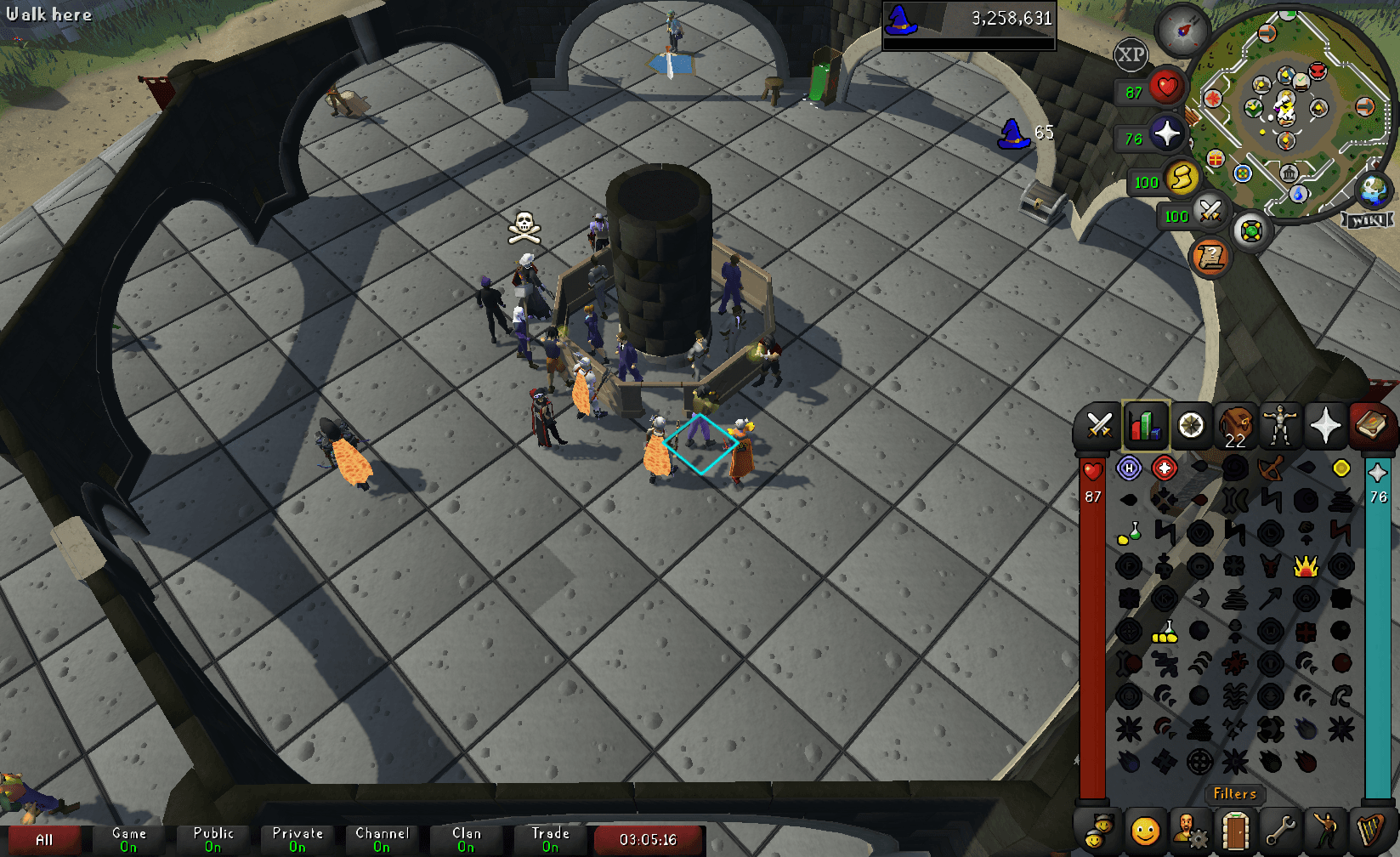Open the Worn Equipment tab
This screenshot has width=1400, height=857.
coord(1281,426)
